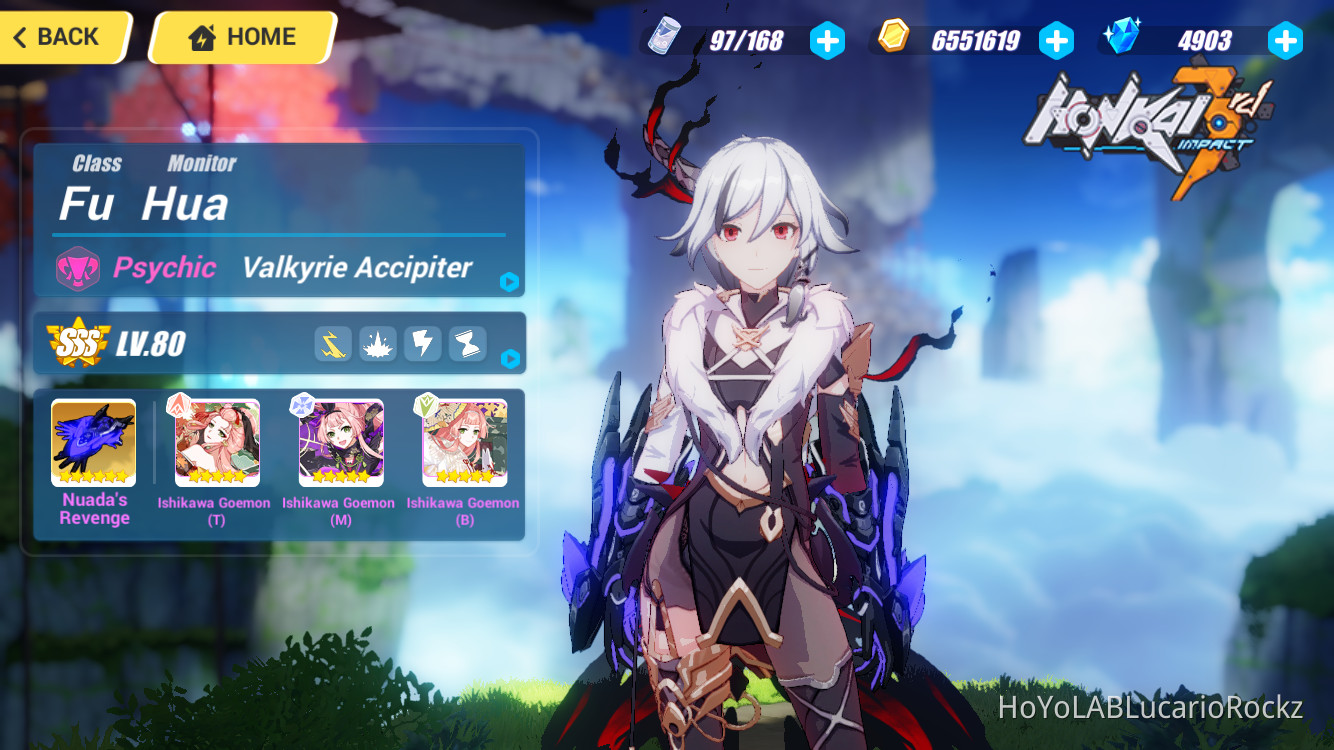Image resolution: width=1334 pixels, height=750 pixels.
Task: Select the Nuada's Revenge weapon thumbnail
Action: pyautogui.click(x=93, y=443)
